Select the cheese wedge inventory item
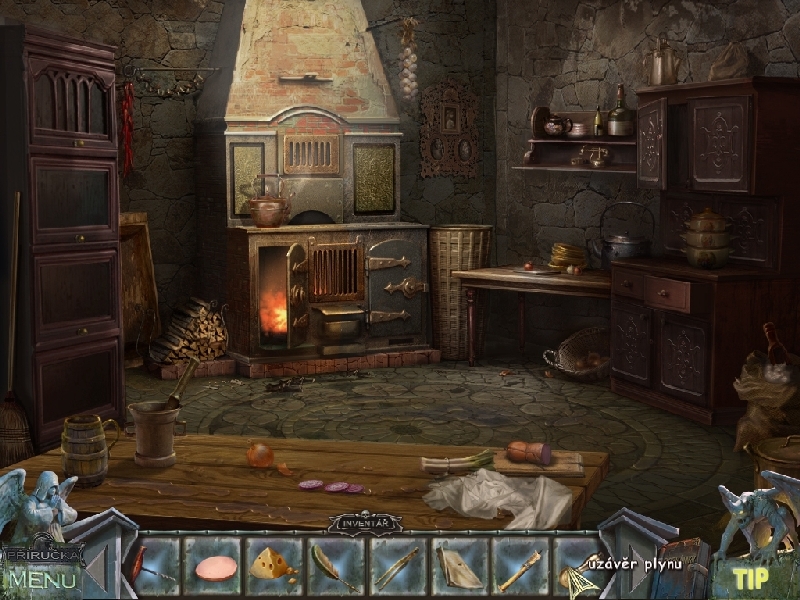Viewport: 800px width, 600px height. point(271,563)
